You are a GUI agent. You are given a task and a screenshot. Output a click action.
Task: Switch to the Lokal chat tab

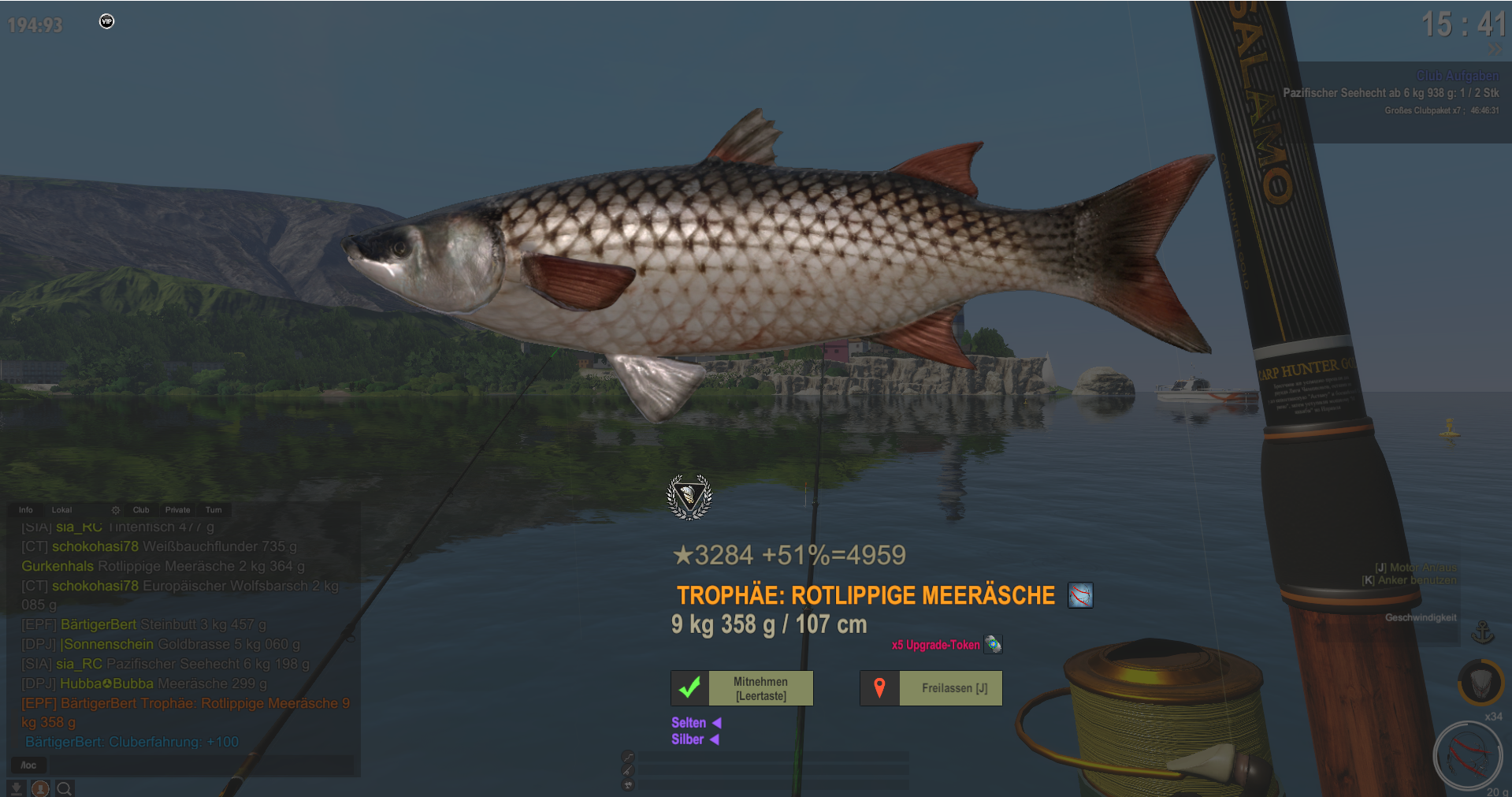coord(61,510)
